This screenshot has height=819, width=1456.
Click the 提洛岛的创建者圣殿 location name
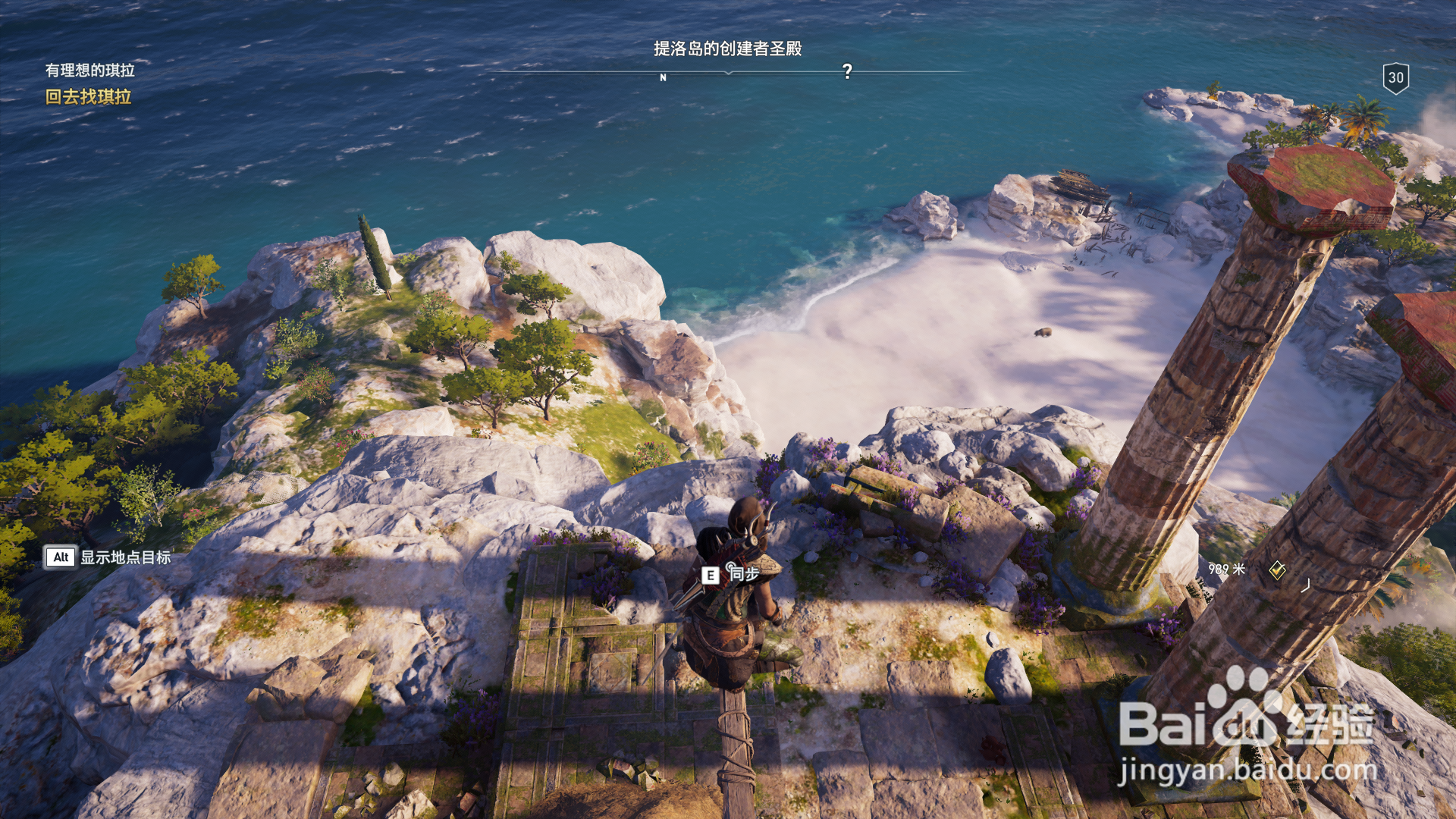(727, 49)
